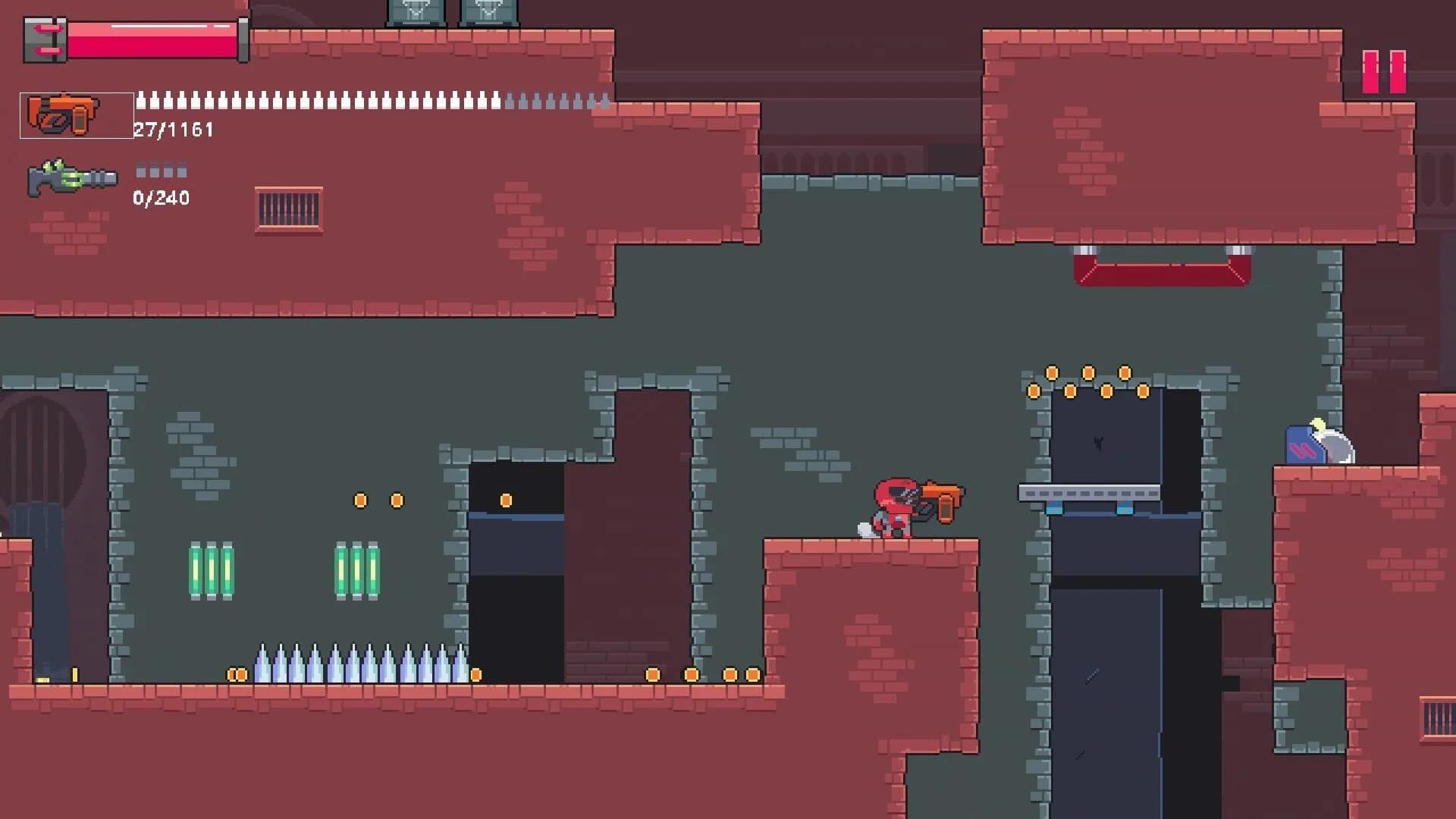Screen dimensions: 1456x819
Task: Click the 0/240 ammo counter
Action: tap(162, 199)
